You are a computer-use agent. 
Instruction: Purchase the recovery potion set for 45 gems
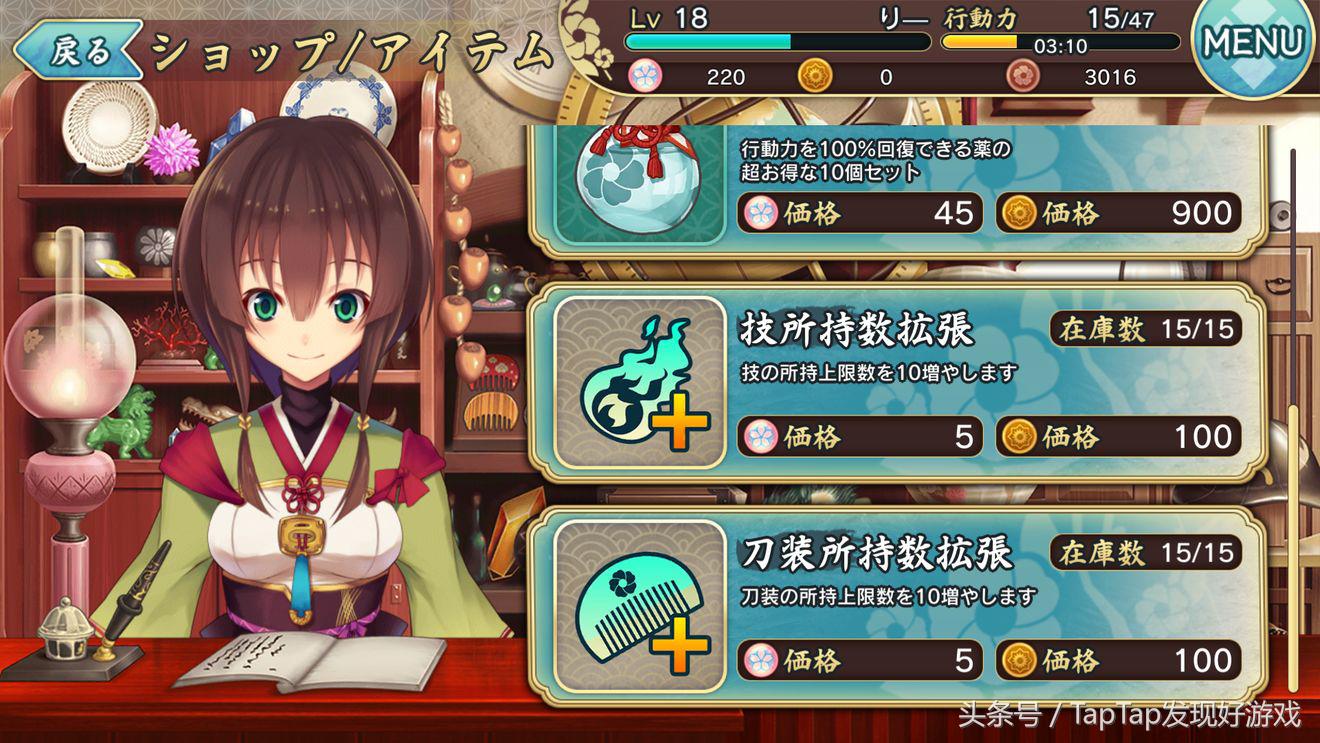point(860,213)
